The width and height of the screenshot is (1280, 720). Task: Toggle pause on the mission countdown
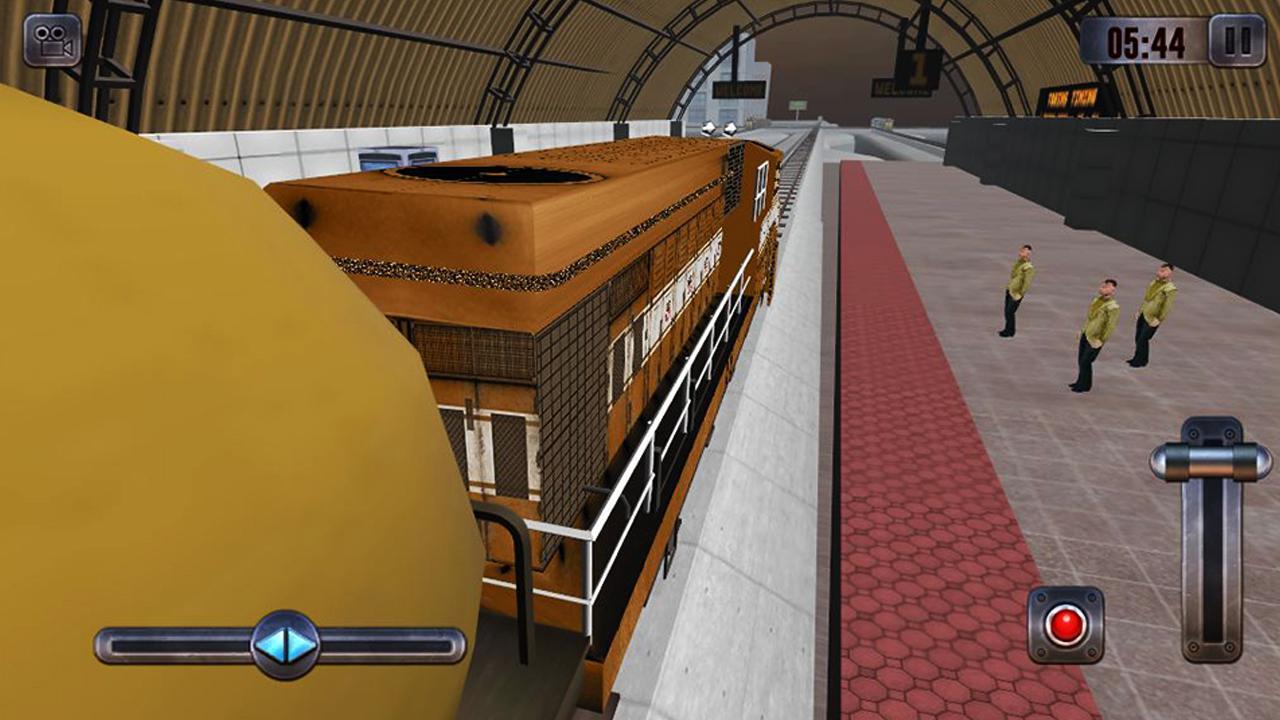[x=1235, y=42]
